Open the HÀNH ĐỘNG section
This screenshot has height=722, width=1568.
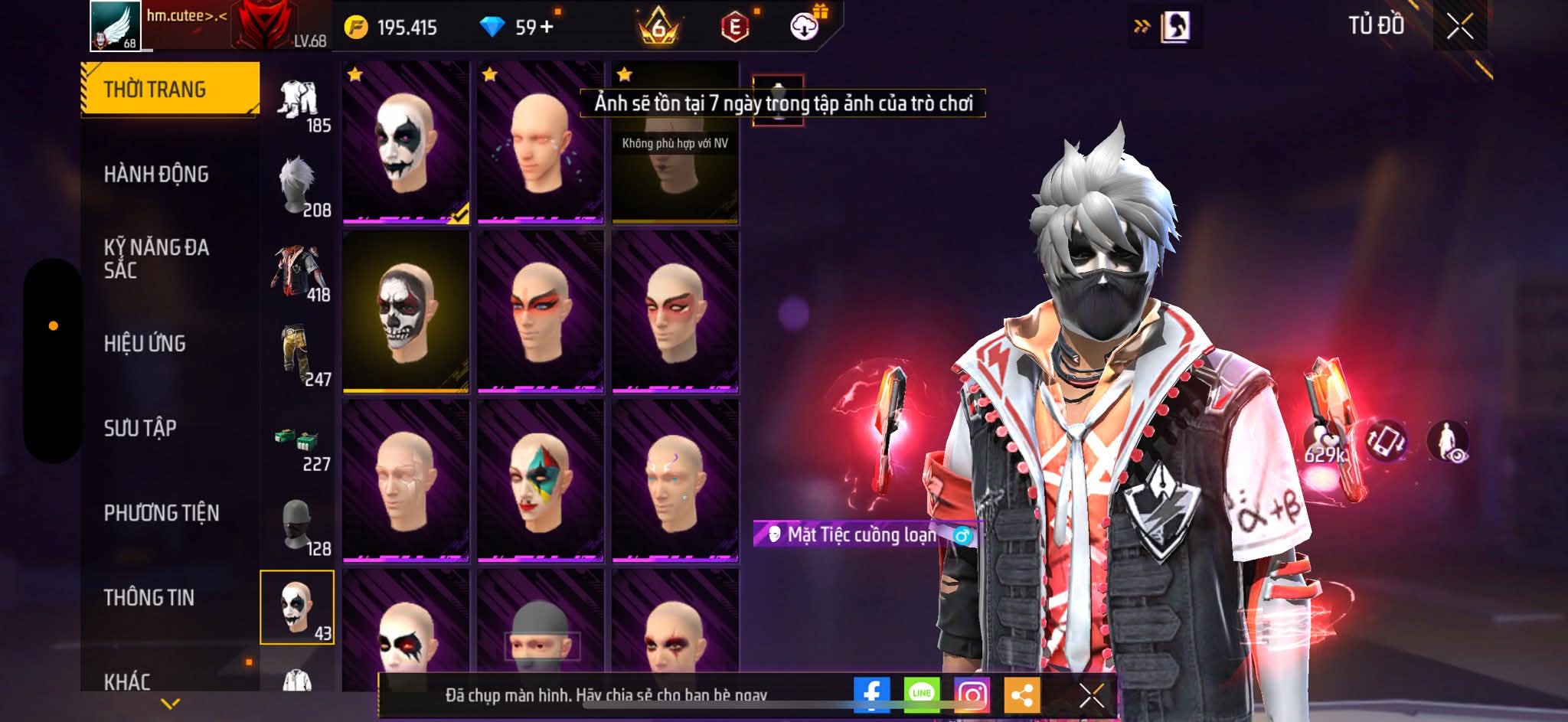click(156, 175)
